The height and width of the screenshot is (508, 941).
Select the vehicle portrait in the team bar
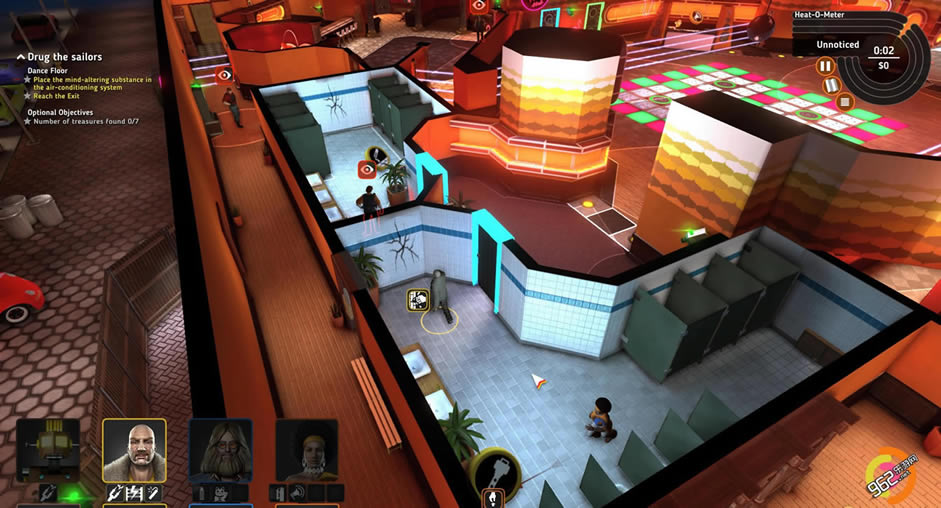pos(48,450)
